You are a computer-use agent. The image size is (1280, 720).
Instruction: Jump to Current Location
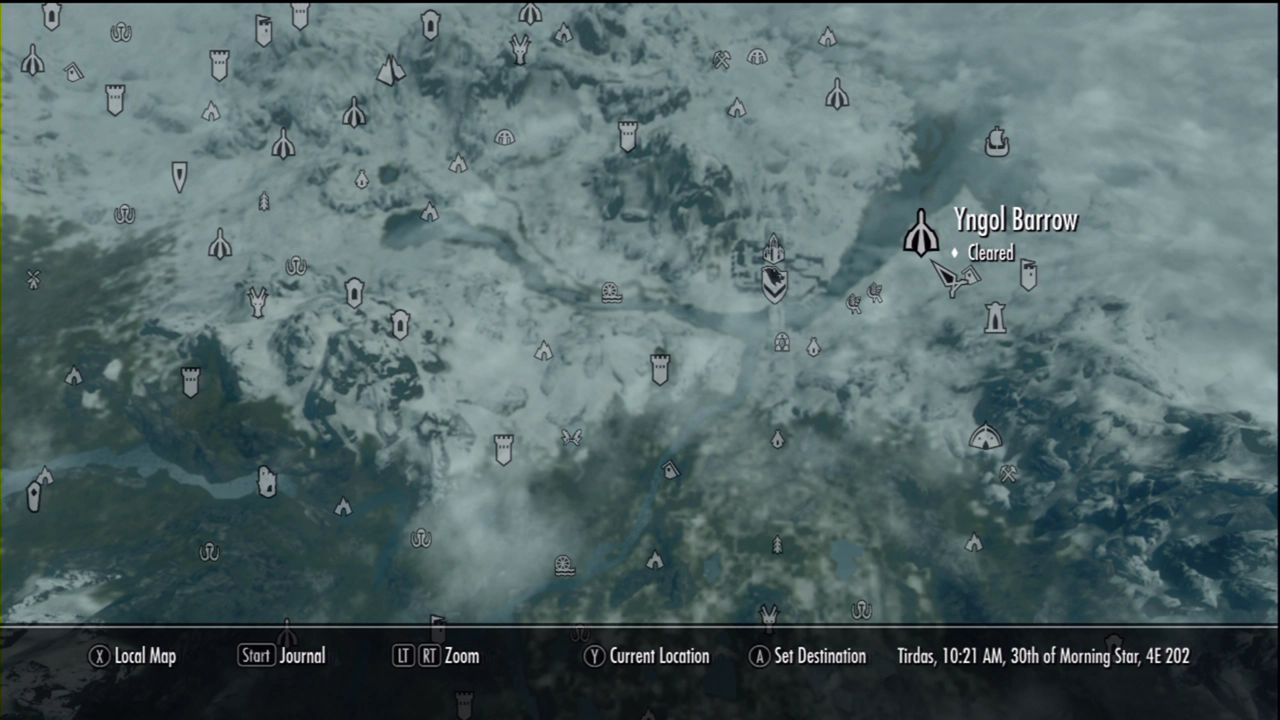pos(647,656)
